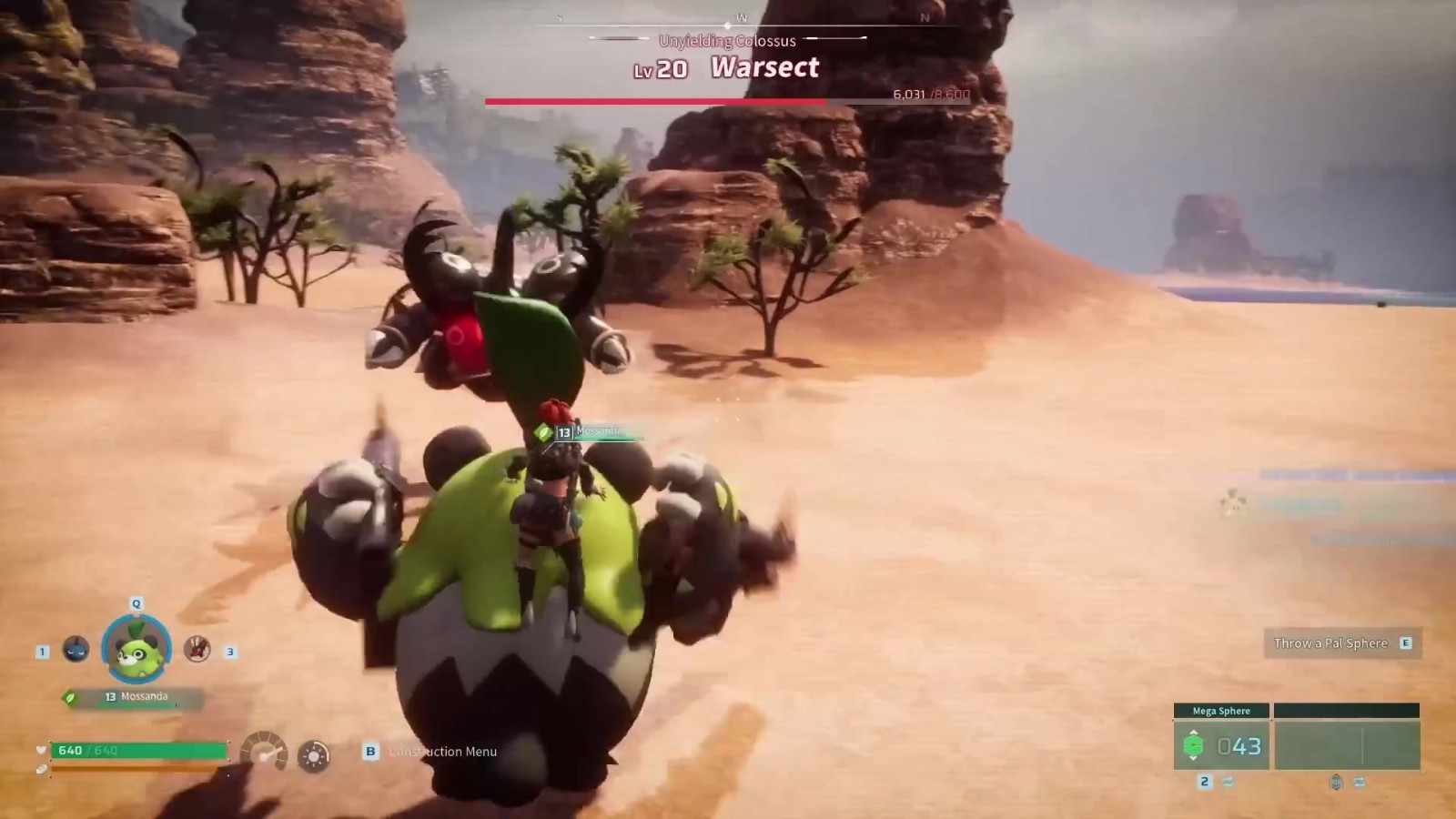Click the sun time-of-day indicator icon
Screen dimensions: 1456x819
coord(314,755)
